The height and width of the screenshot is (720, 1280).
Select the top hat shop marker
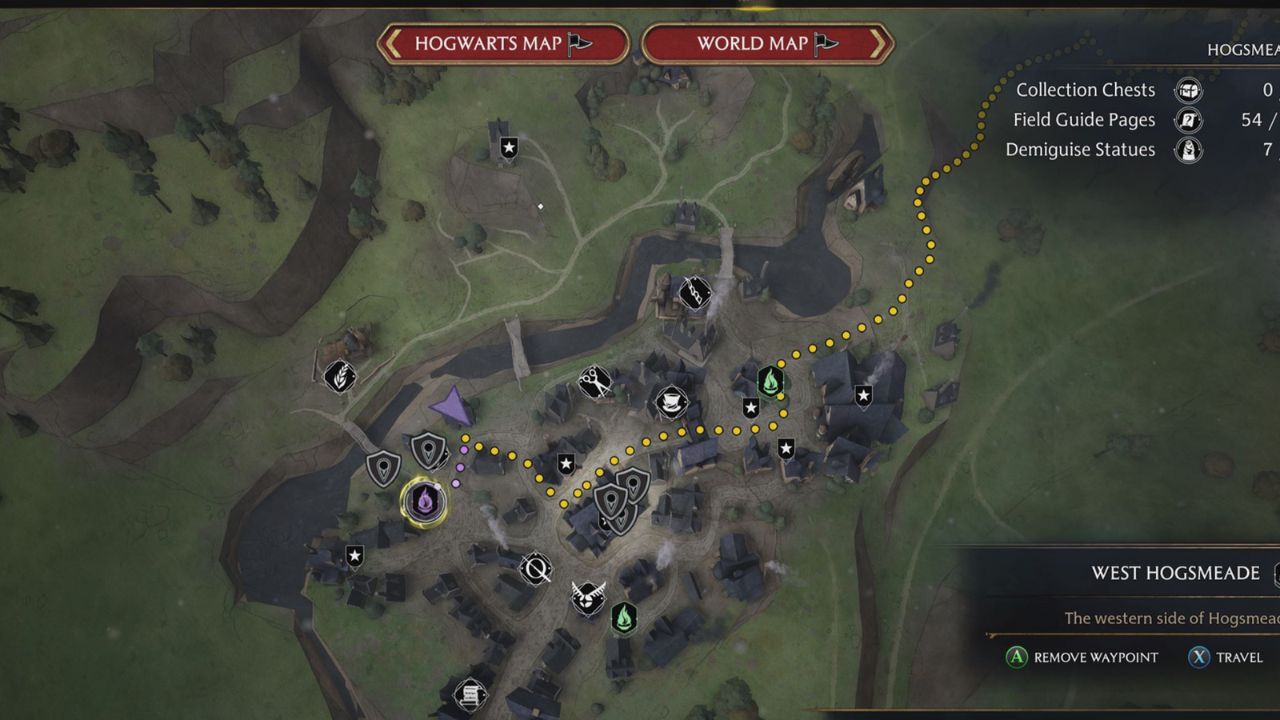pyautogui.click(x=671, y=402)
